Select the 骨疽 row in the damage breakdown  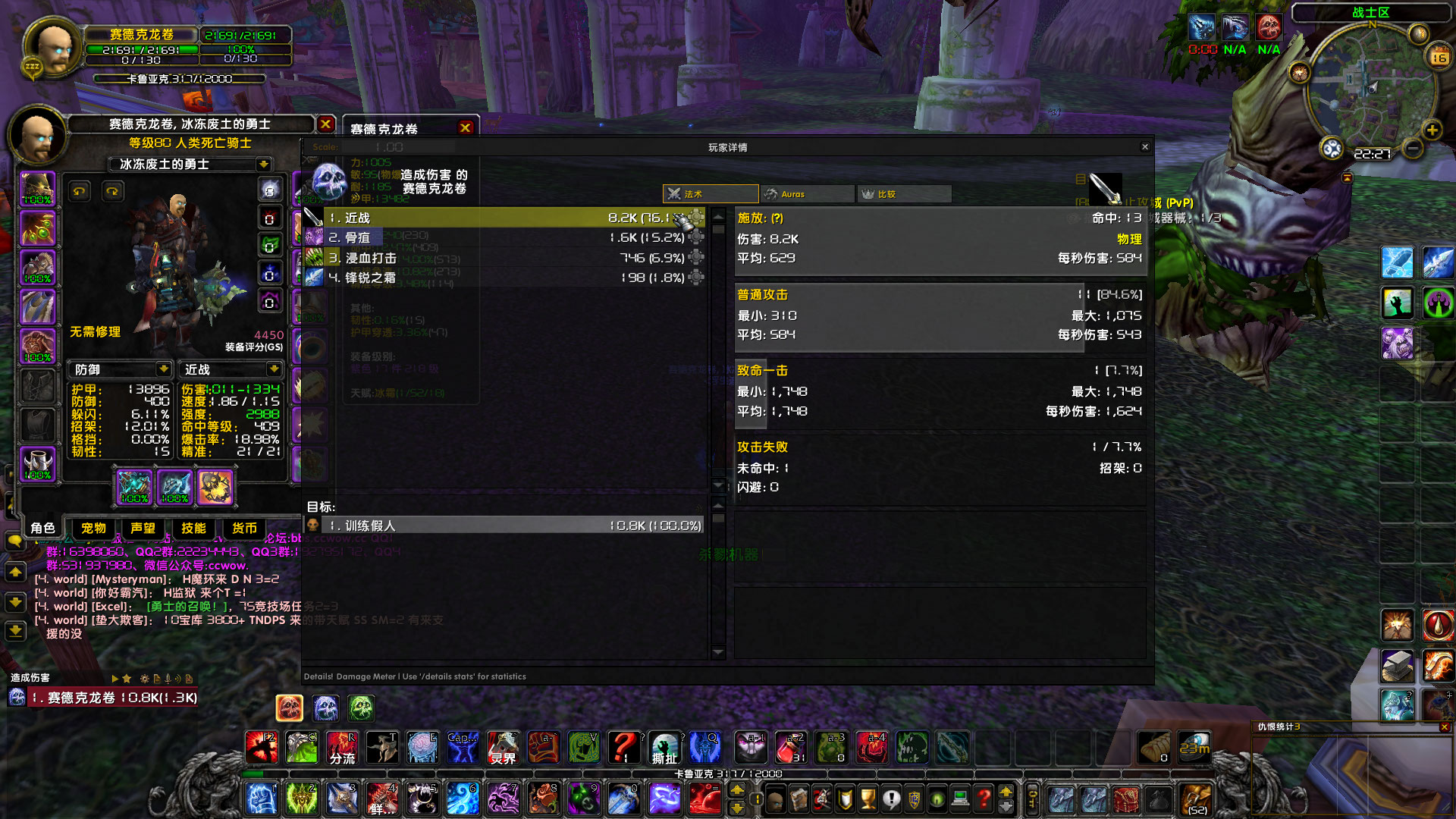pyautogui.click(x=500, y=237)
